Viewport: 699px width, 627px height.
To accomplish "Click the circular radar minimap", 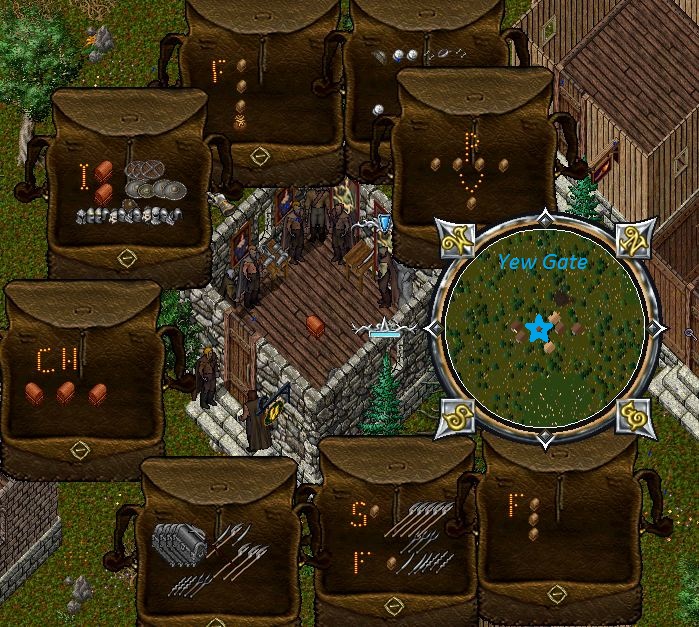I will (x=543, y=328).
